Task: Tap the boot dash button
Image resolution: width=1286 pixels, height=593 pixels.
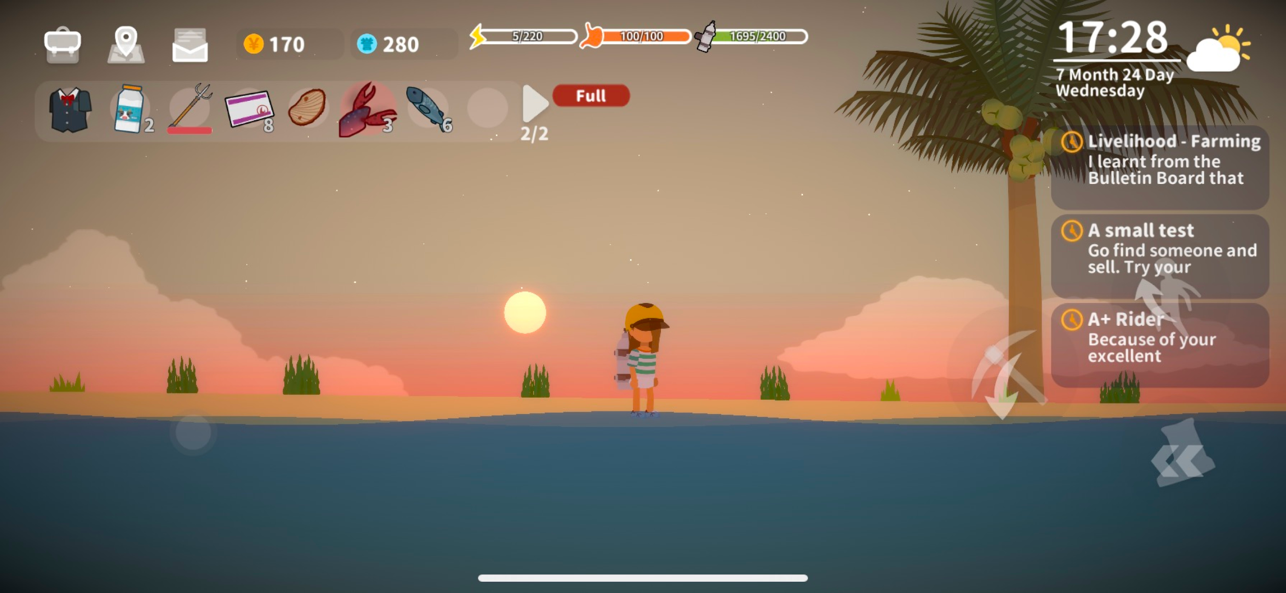Action: (x=1183, y=455)
